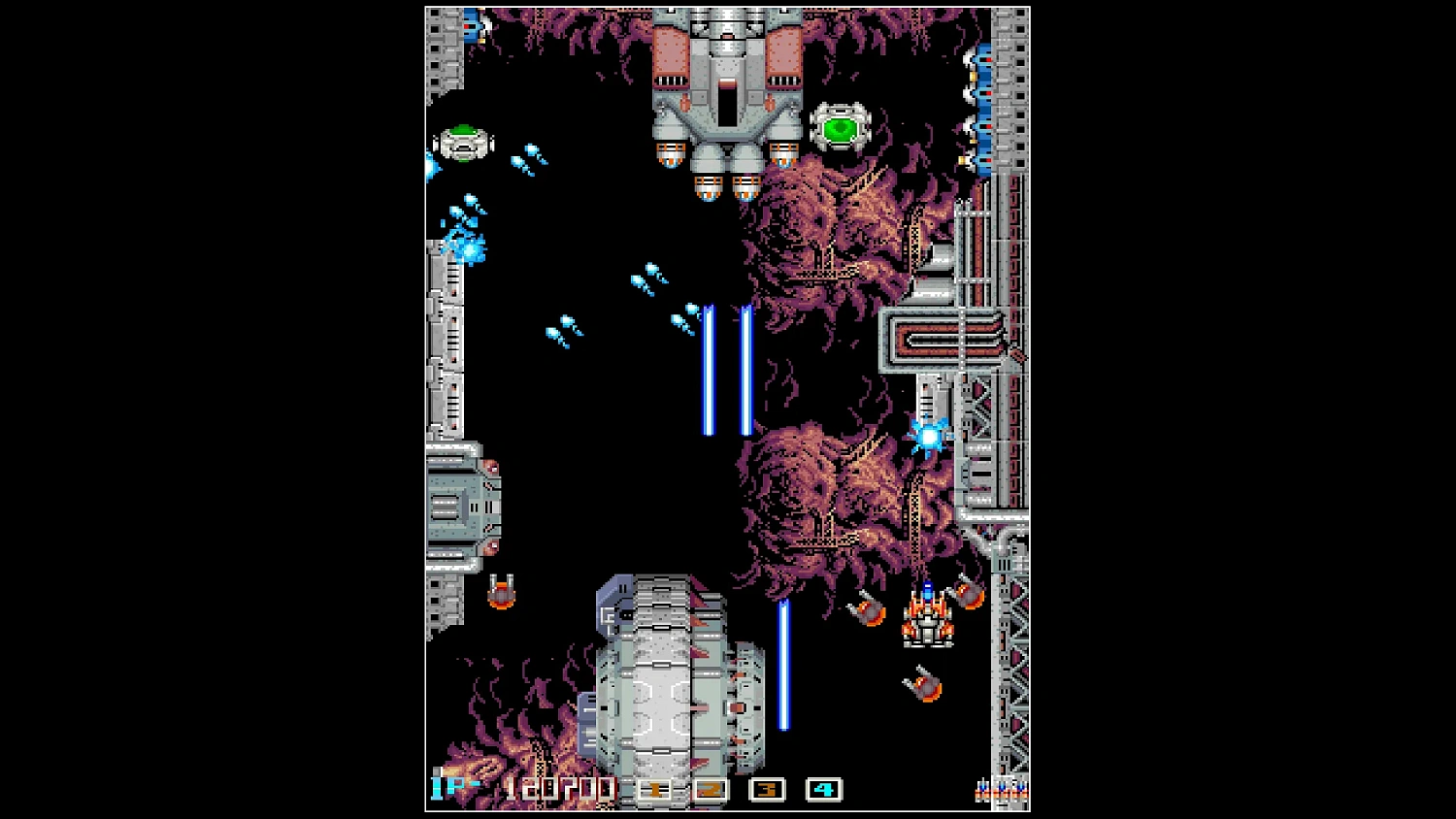Select the cyan weapon slot 4 indicator

pos(822,790)
